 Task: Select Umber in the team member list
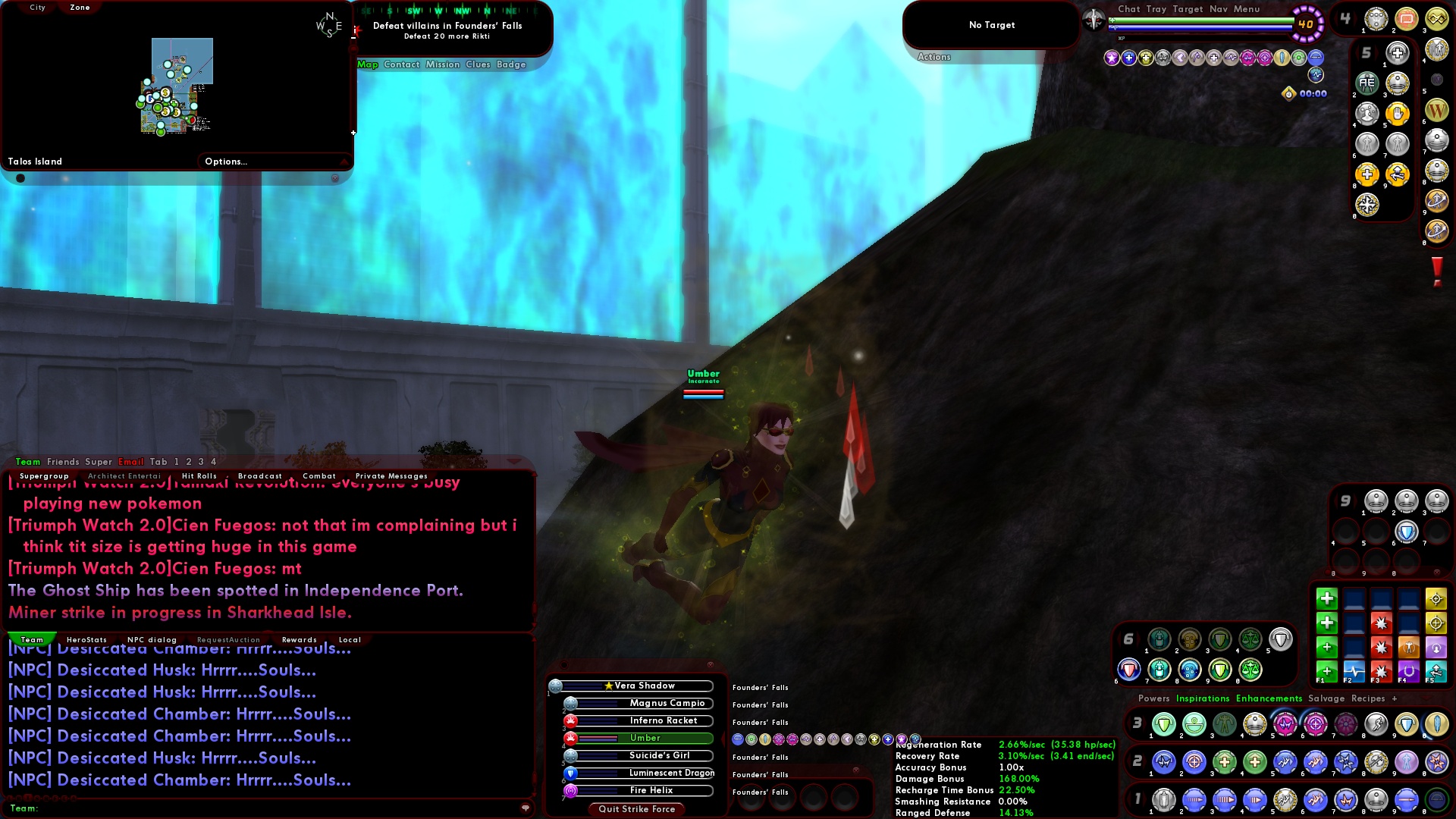645,738
